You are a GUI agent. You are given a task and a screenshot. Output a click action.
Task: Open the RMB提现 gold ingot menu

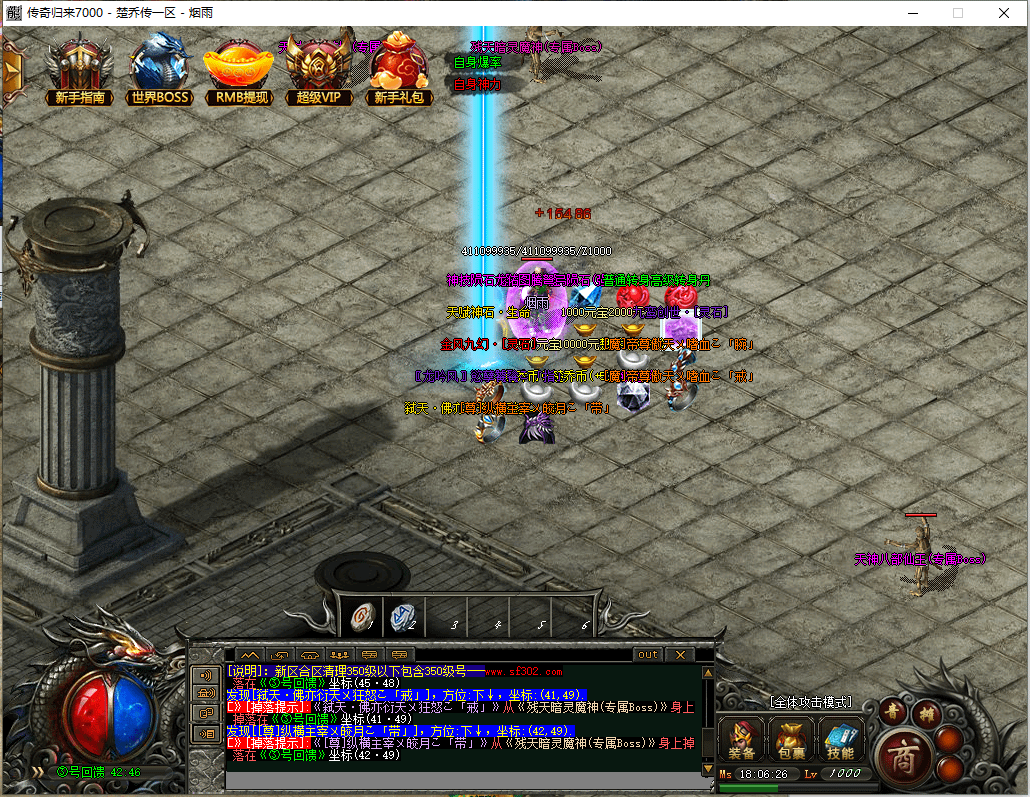(241, 69)
